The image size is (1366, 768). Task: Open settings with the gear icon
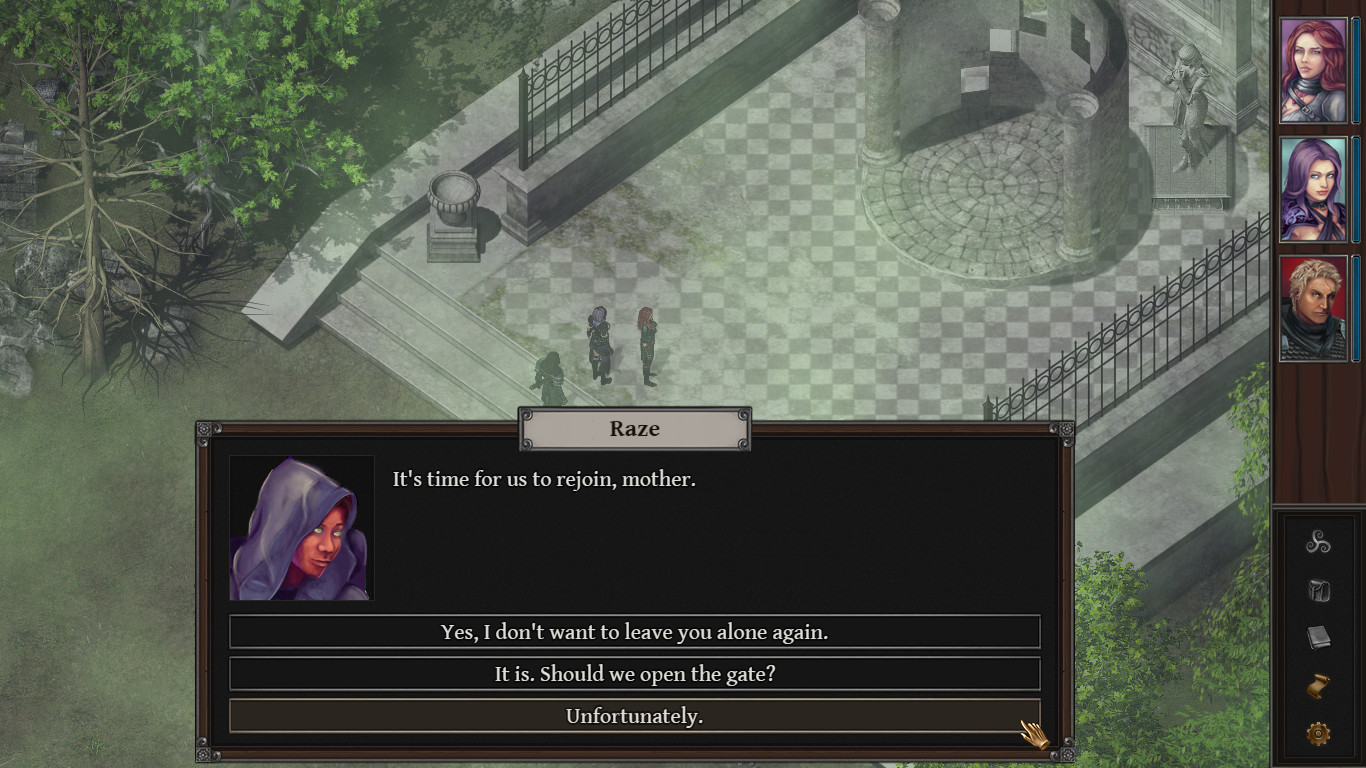(1318, 734)
